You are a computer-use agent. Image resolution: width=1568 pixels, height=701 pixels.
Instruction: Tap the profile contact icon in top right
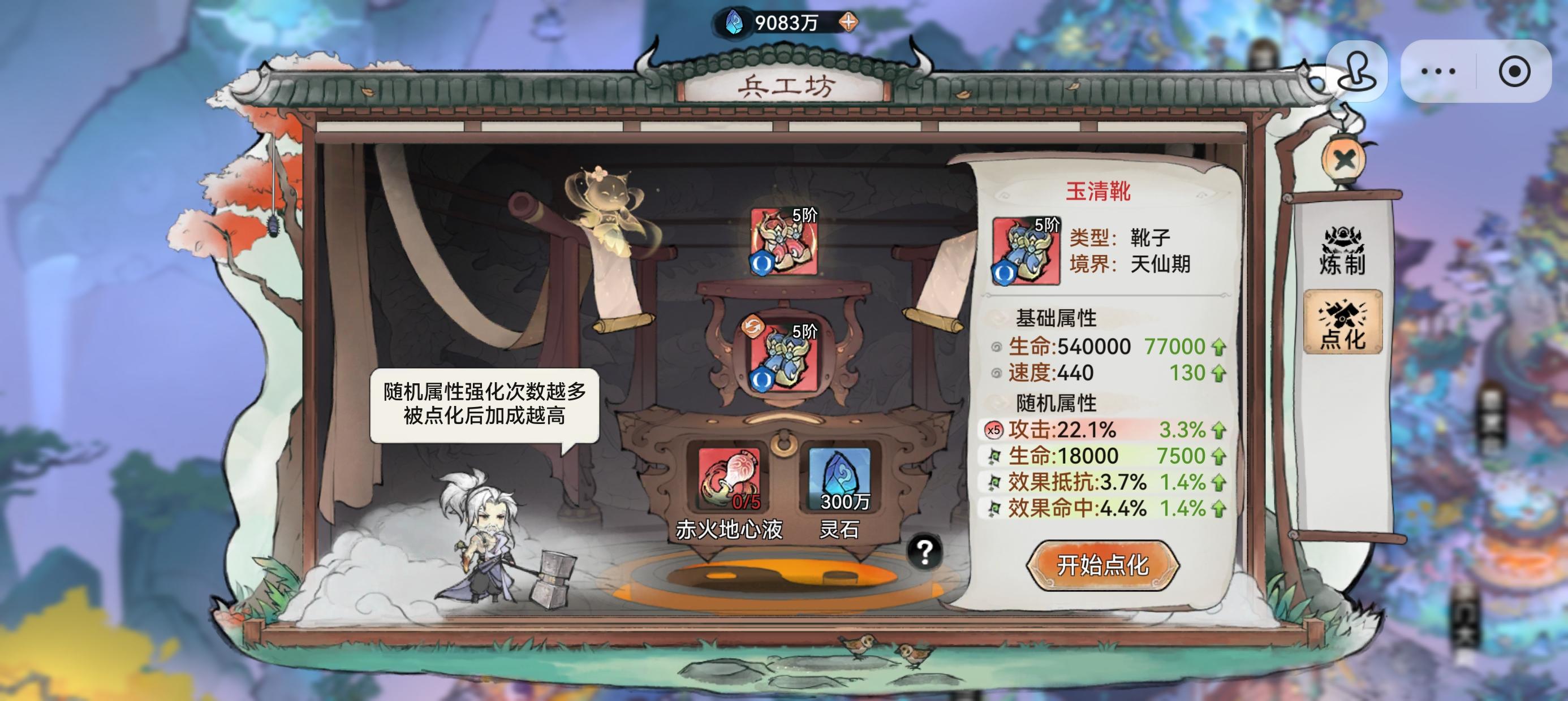(x=1357, y=72)
